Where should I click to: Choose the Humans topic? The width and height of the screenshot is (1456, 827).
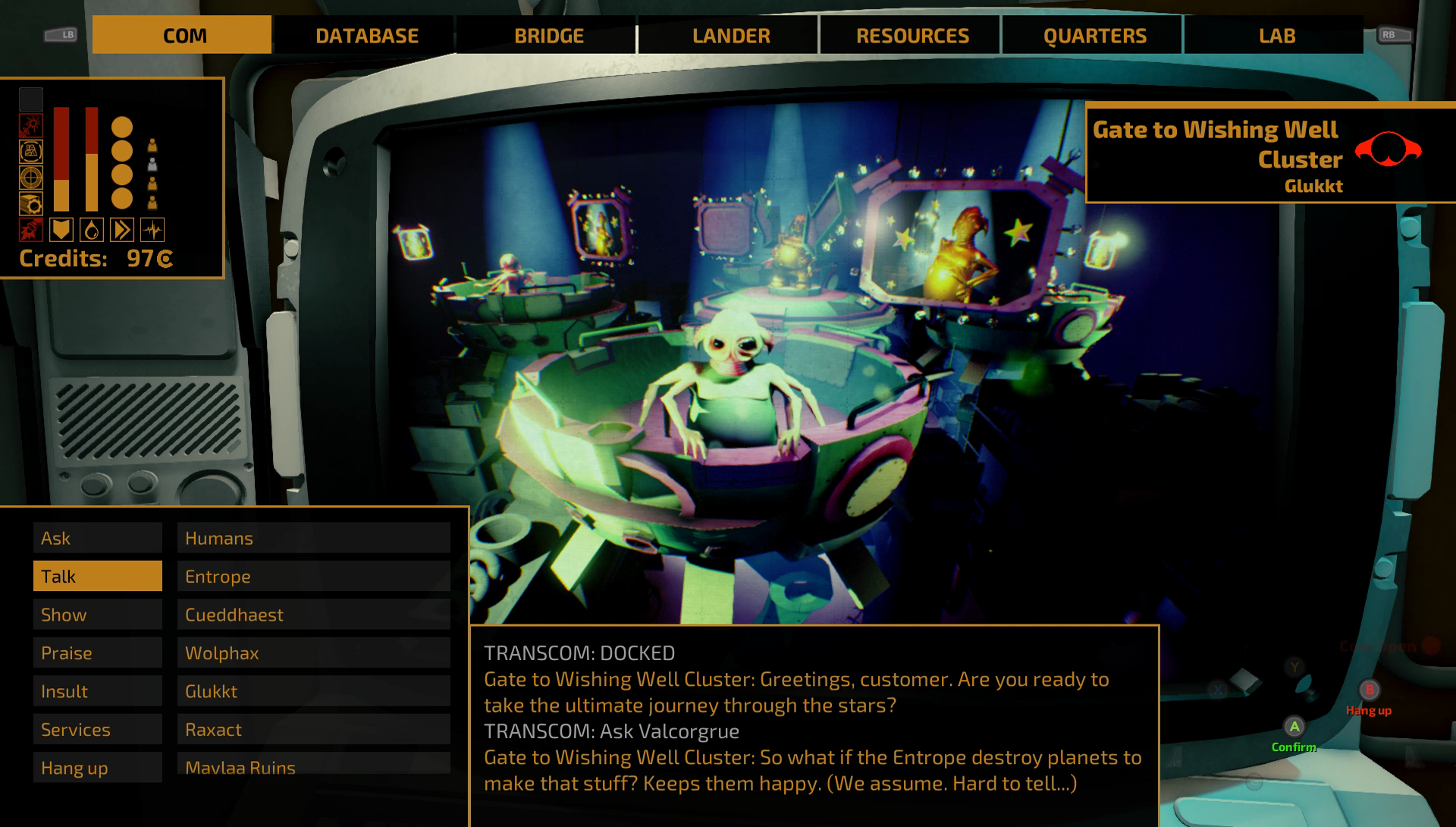point(314,538)
